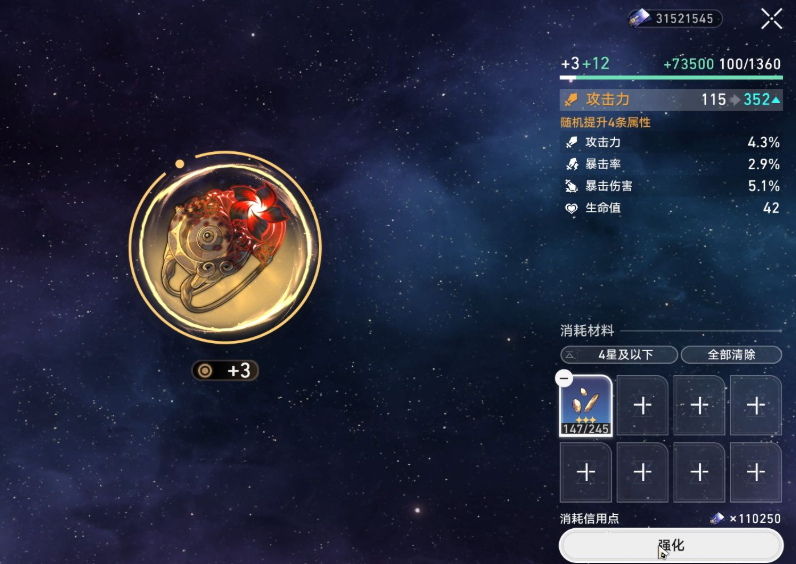The image size is (796, 564).
Task: Clear all materials with 全部清除
Action: click(x=731, y=355)
